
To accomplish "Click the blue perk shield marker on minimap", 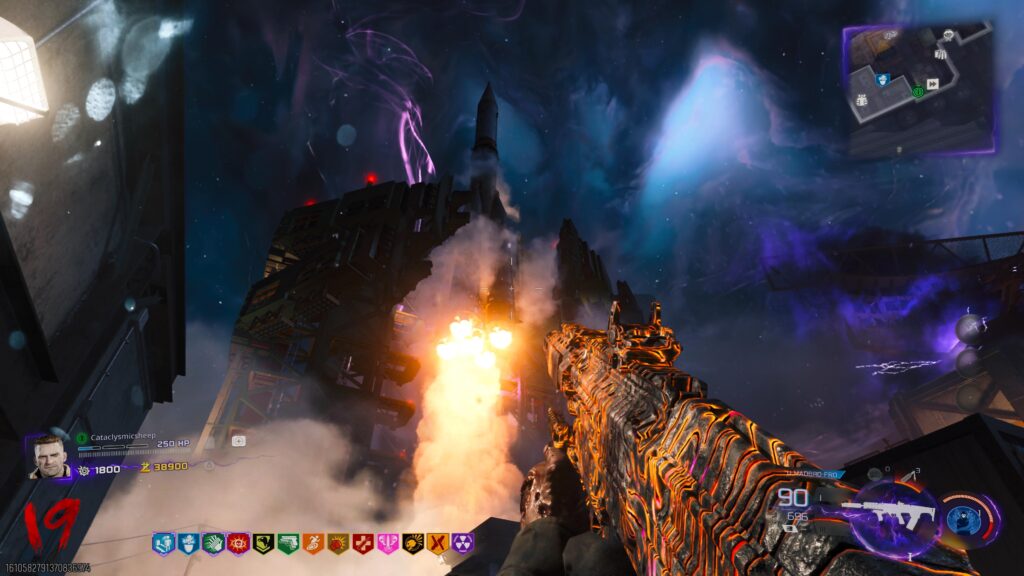I will pos(883,79).
